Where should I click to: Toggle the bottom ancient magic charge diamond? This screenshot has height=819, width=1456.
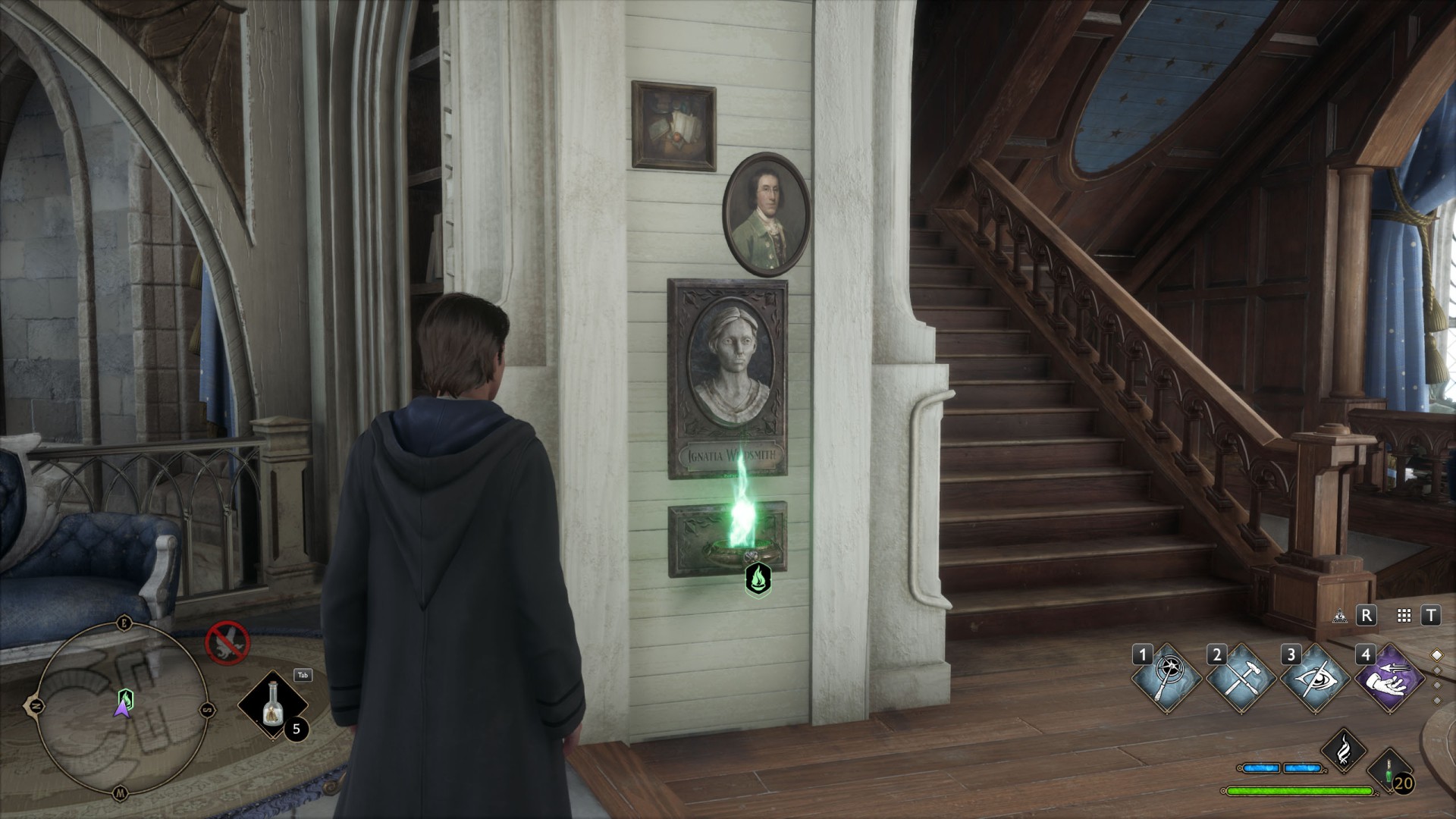pyautogui.click(x=1439, y=699)
